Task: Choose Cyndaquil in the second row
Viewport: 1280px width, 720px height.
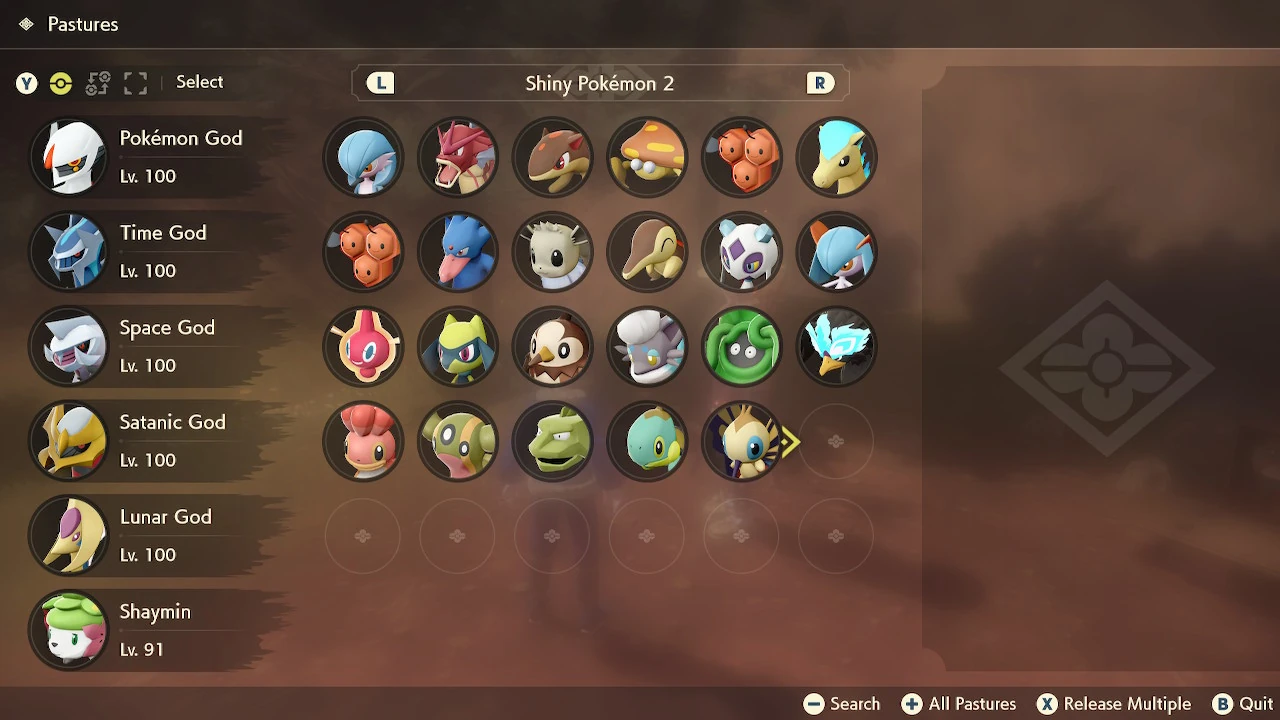Action: click(x=647, y=252)
